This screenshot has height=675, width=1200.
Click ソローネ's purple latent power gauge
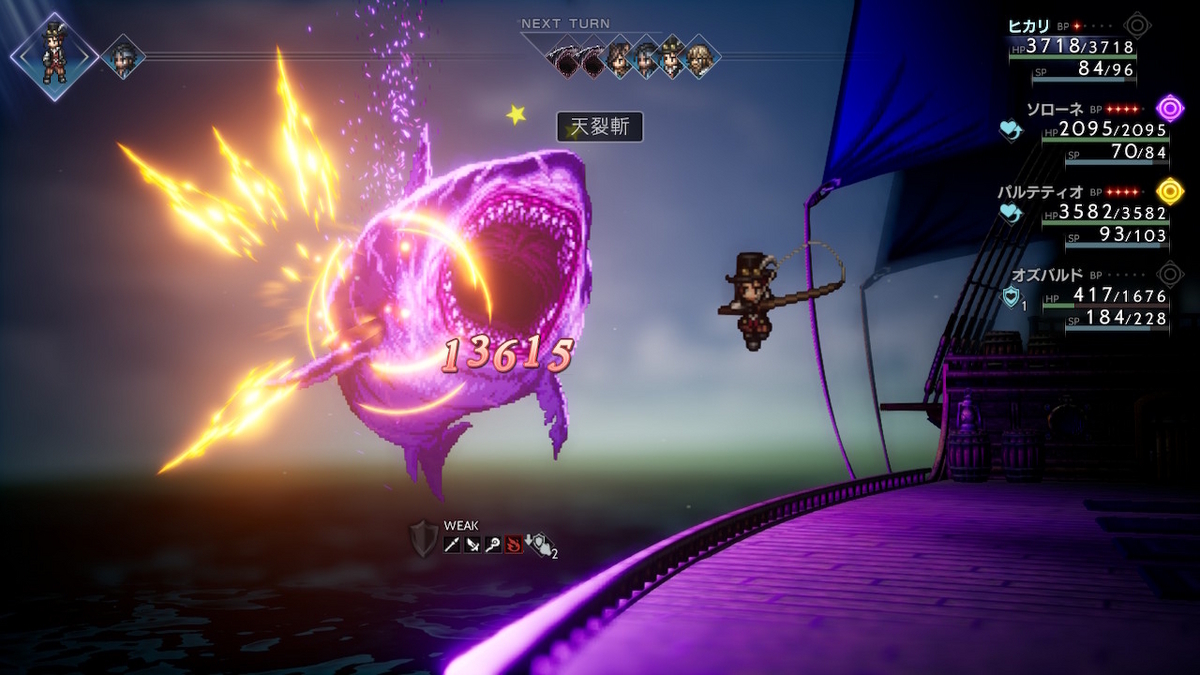click(1170, 108)
